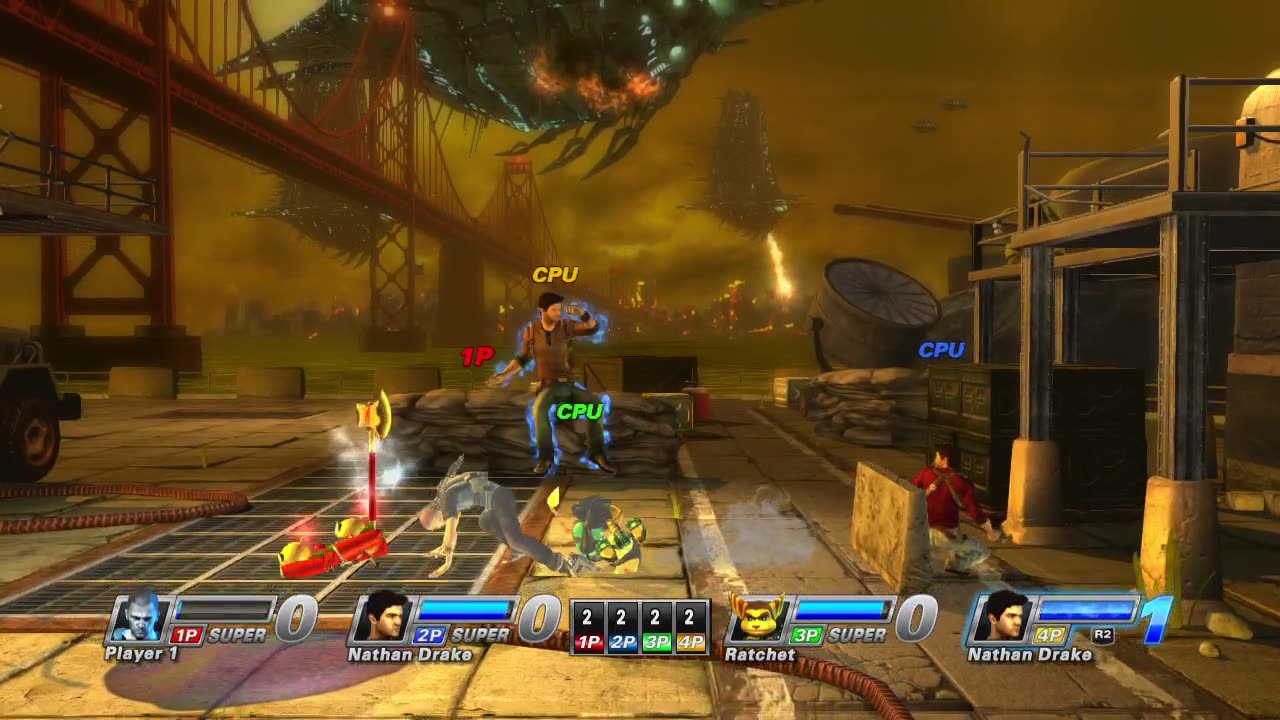Select the 4P Nathan Drake portrait
1280x720 pixels.
1000,619
